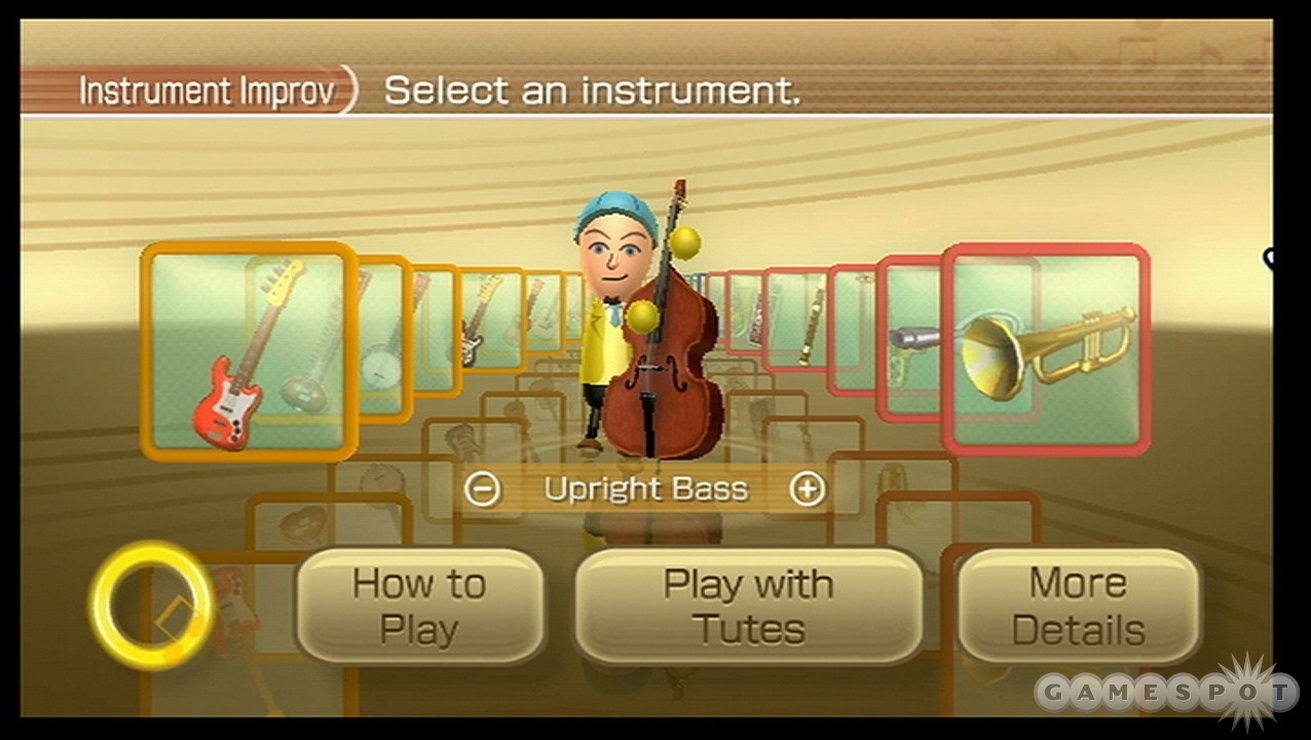Viewport: 1311px width, 740px height.
Task: Open the How to Play guide
Action: click(420, 604)
